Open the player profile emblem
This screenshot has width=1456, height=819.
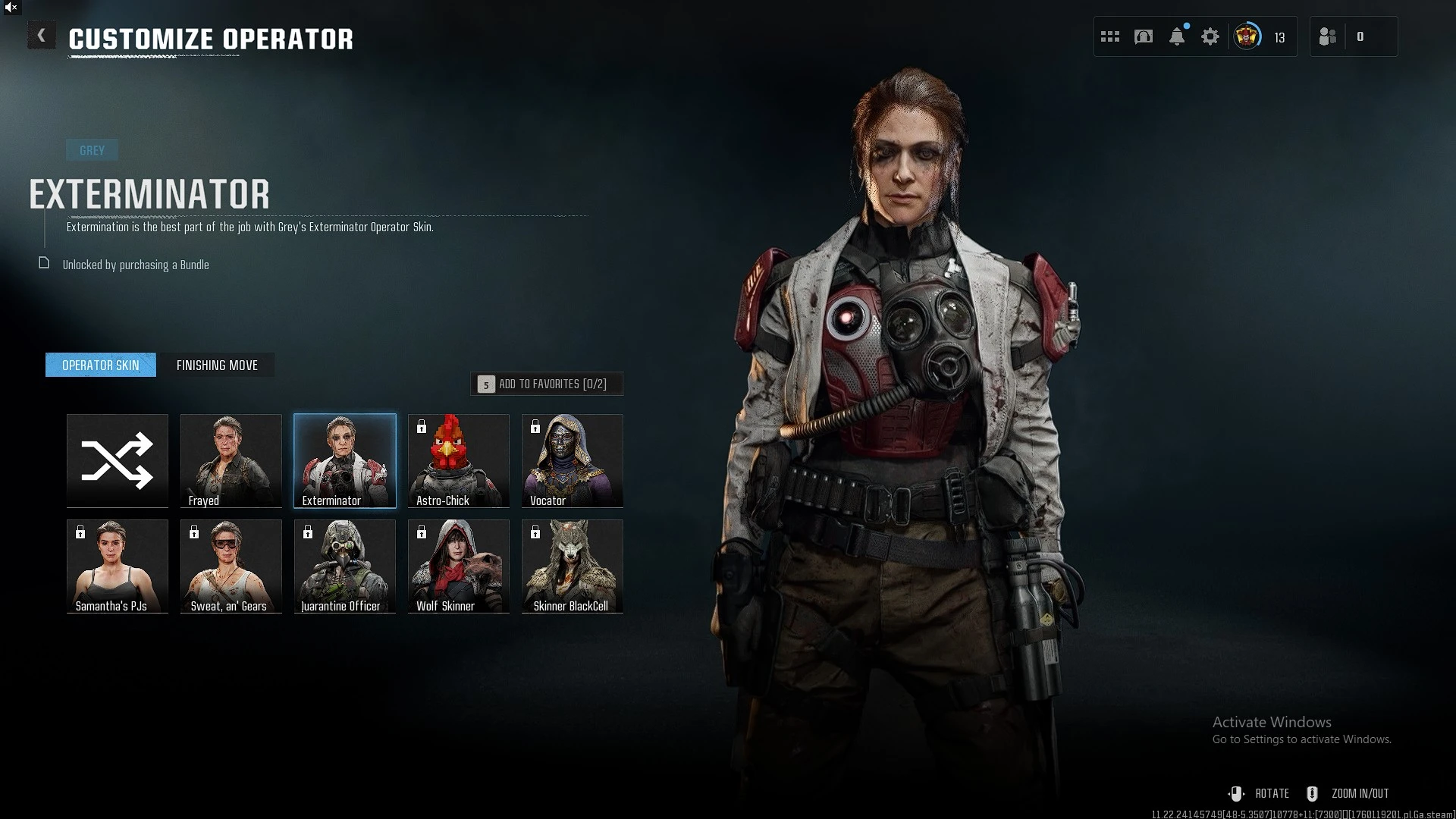coord(1247,36)
